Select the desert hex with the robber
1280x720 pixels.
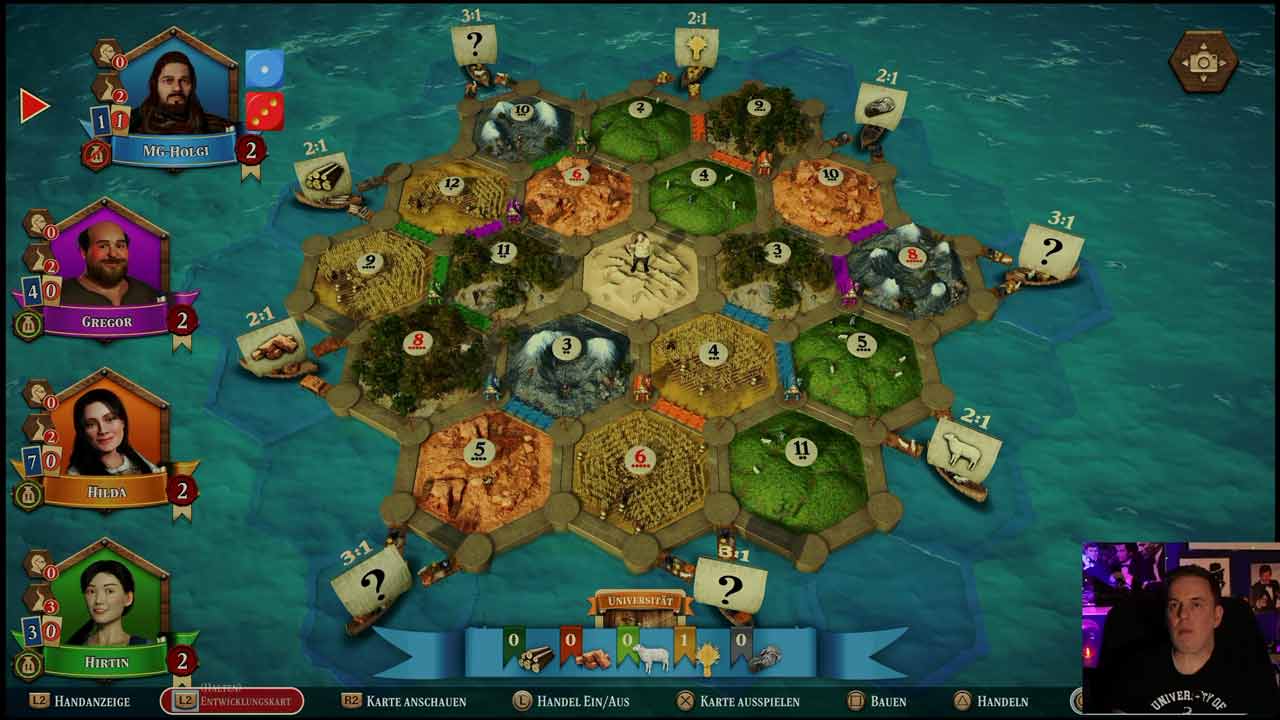click(640, 272)
